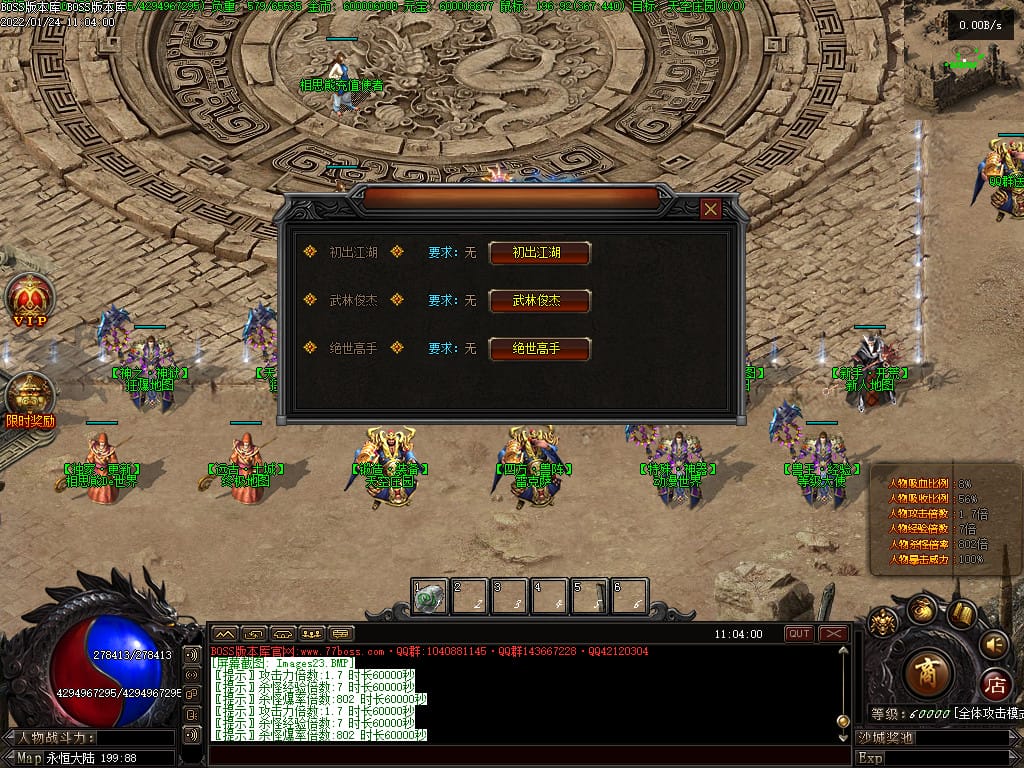Pick the 绝世高手 button
The image size is (1024, 768).
[x=539, y=348]
